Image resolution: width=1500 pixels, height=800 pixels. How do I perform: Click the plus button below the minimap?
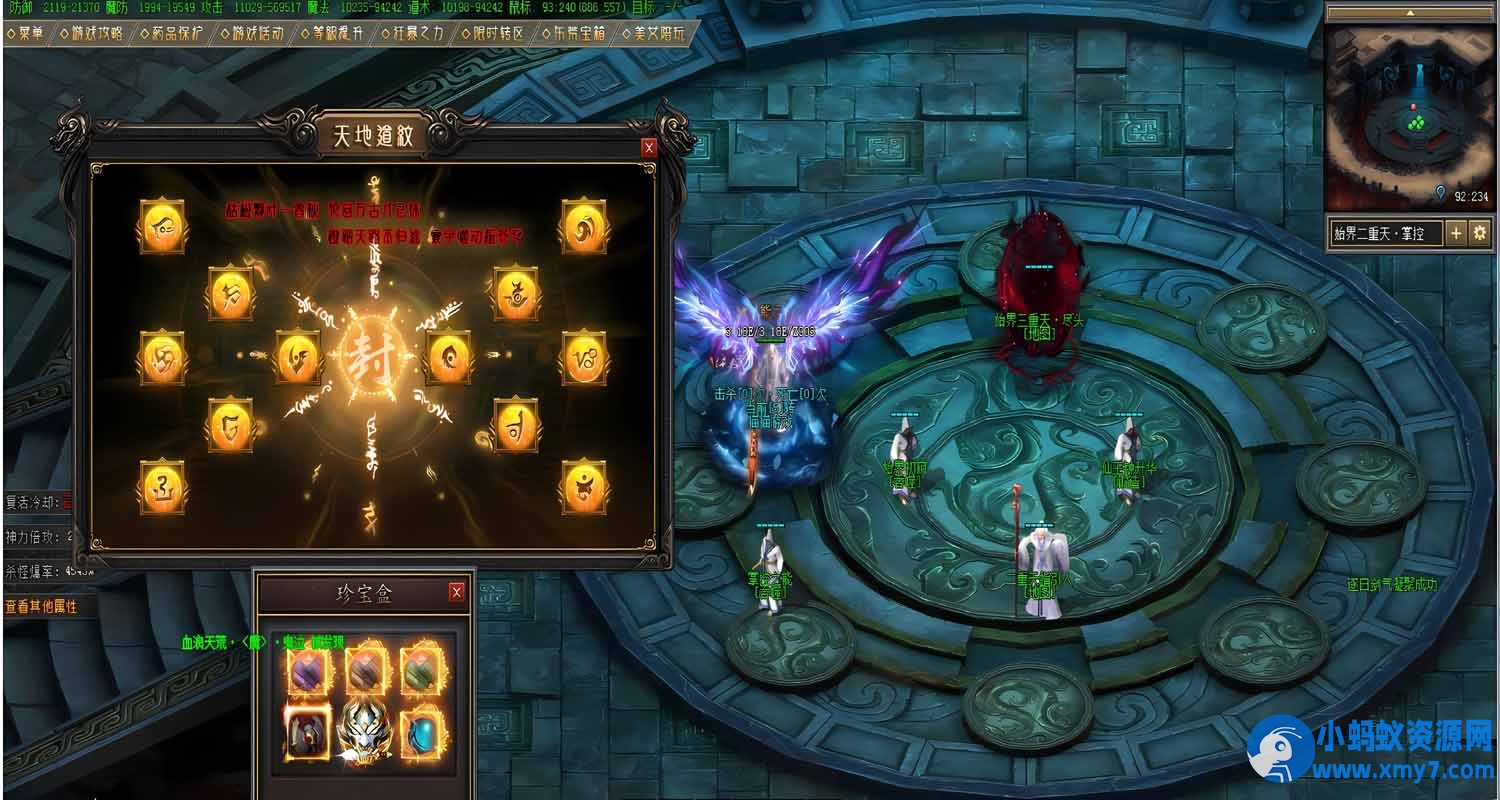(1456, 234)
